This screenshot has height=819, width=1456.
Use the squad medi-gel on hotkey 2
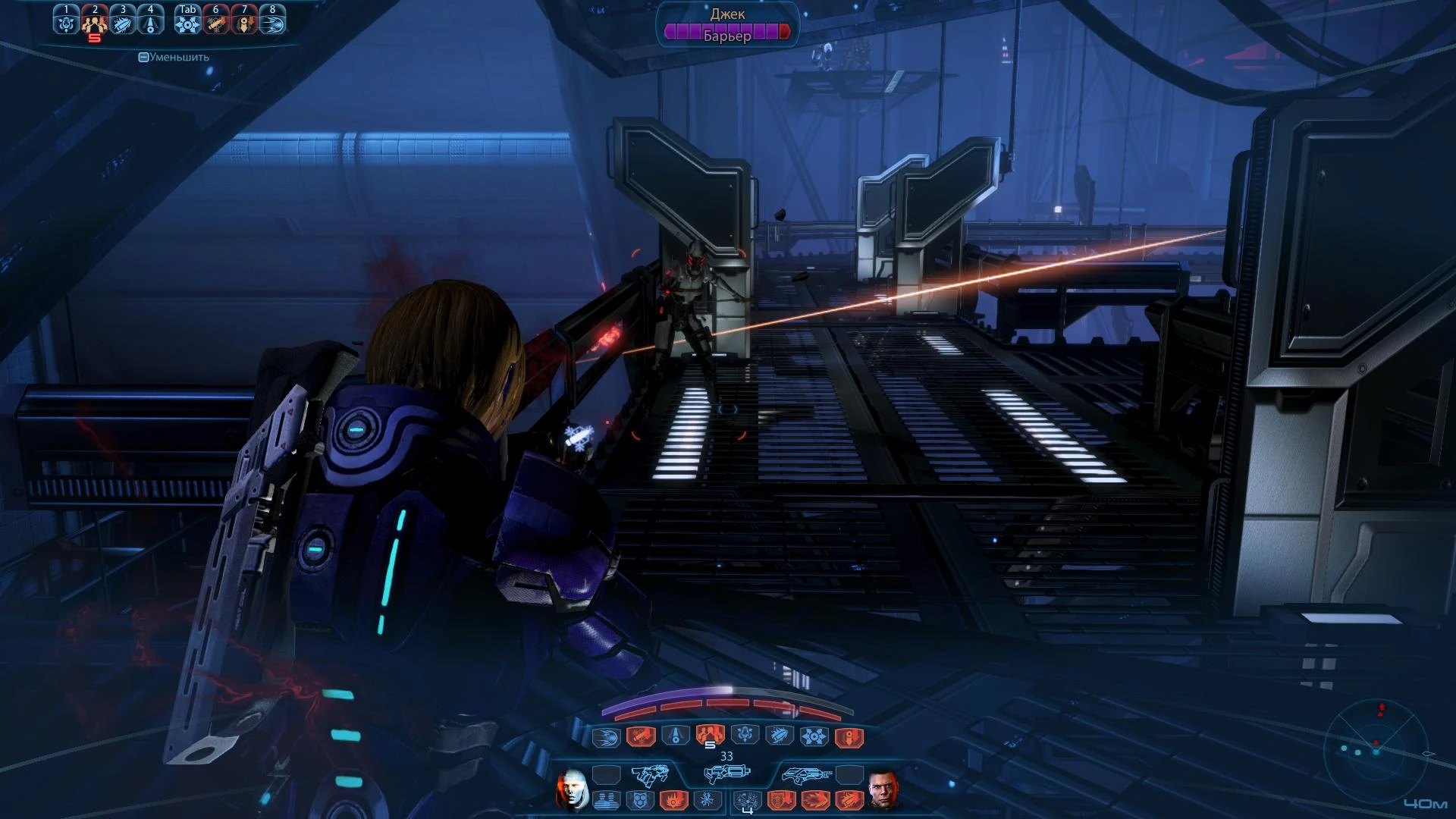pos(94,22)
